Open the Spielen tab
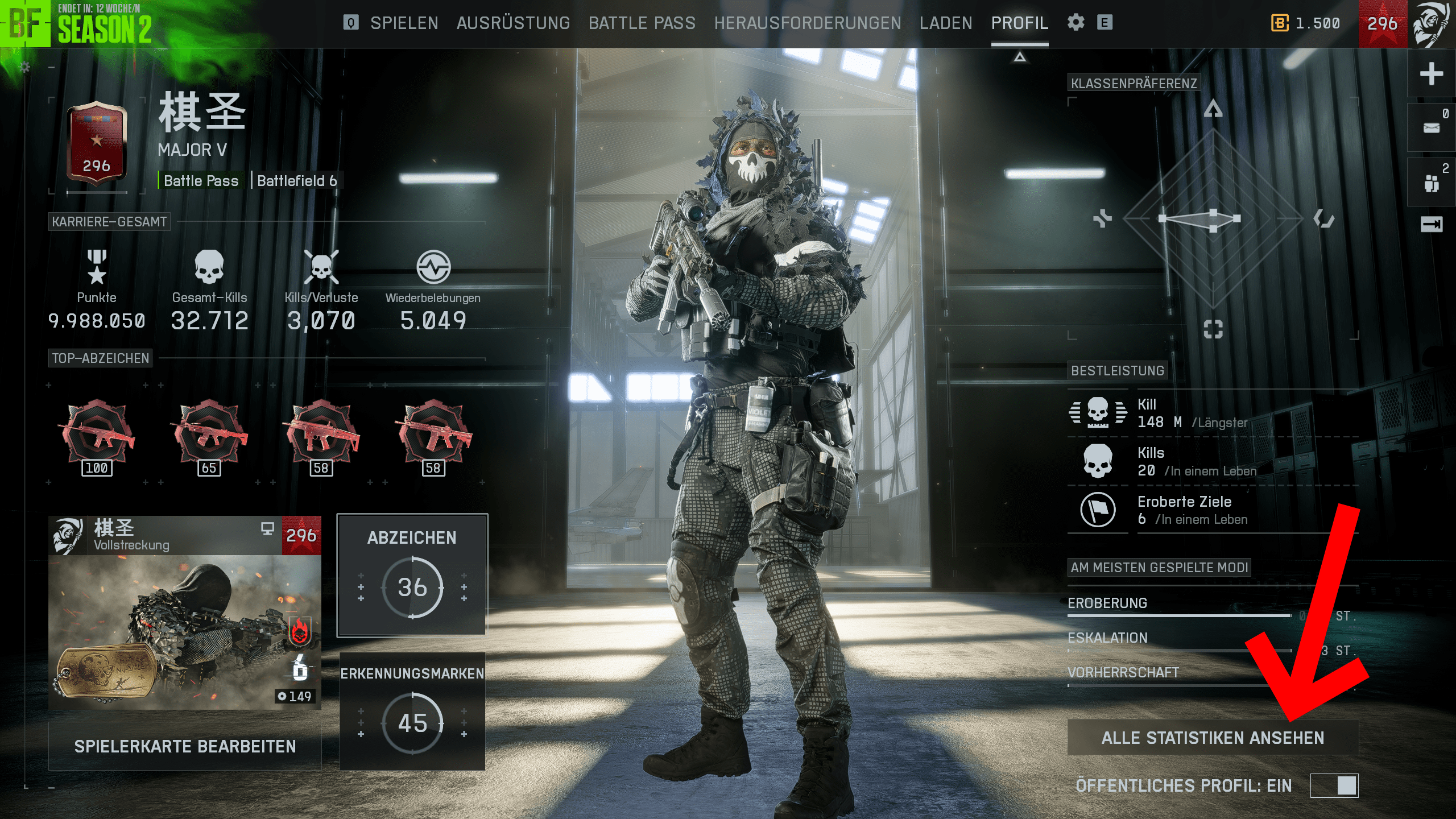 404,23
